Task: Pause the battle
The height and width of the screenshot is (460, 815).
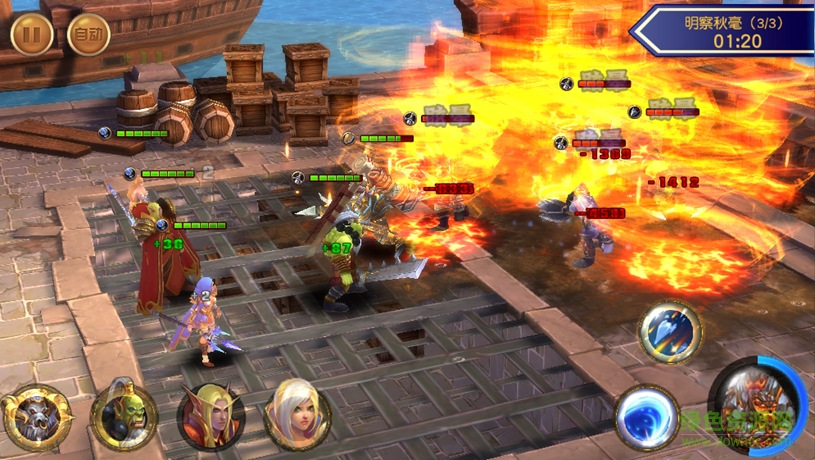Action: coord(31,35)
